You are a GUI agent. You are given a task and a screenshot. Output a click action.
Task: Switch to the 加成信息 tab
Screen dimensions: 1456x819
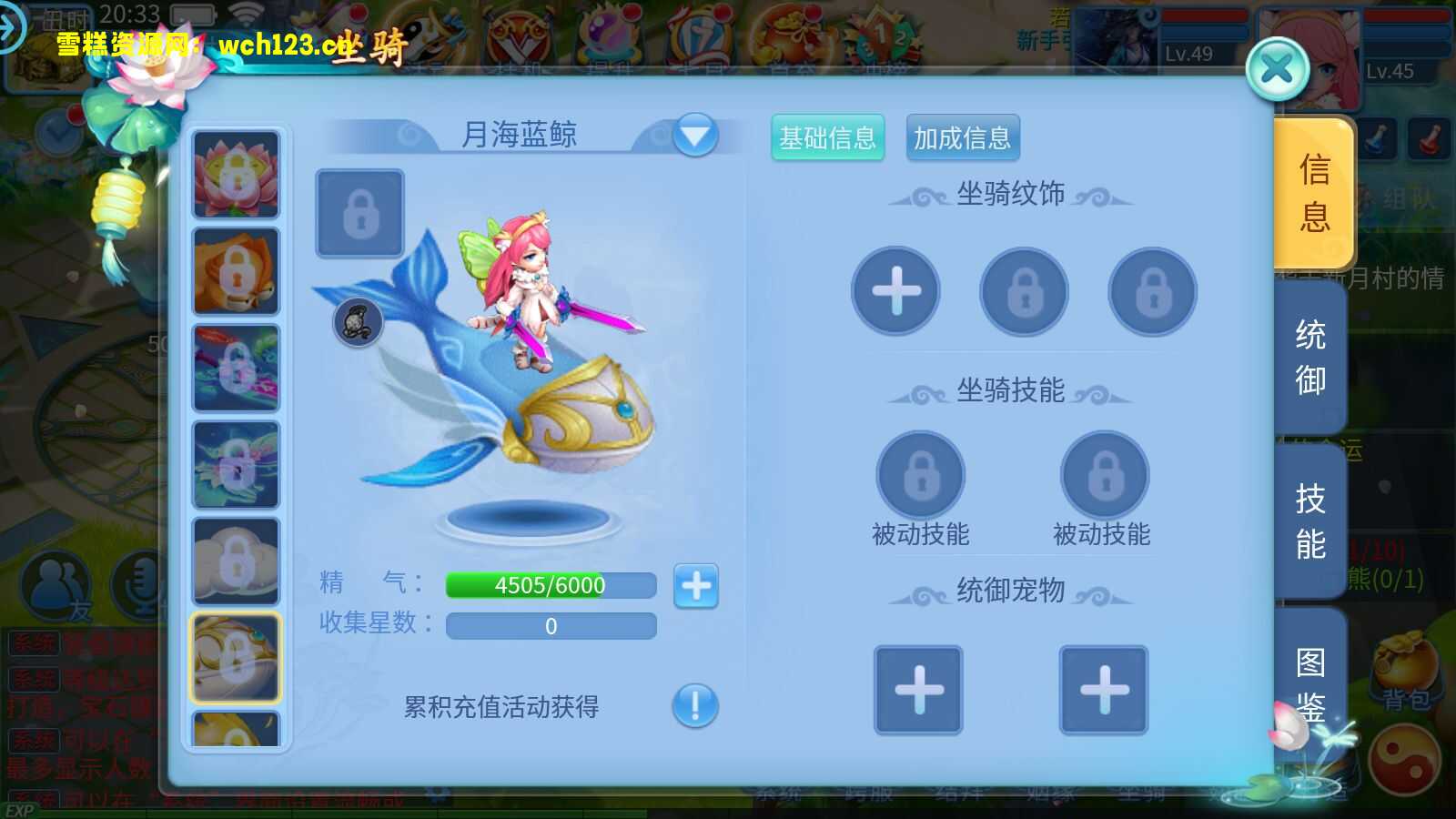click(962, 137)
